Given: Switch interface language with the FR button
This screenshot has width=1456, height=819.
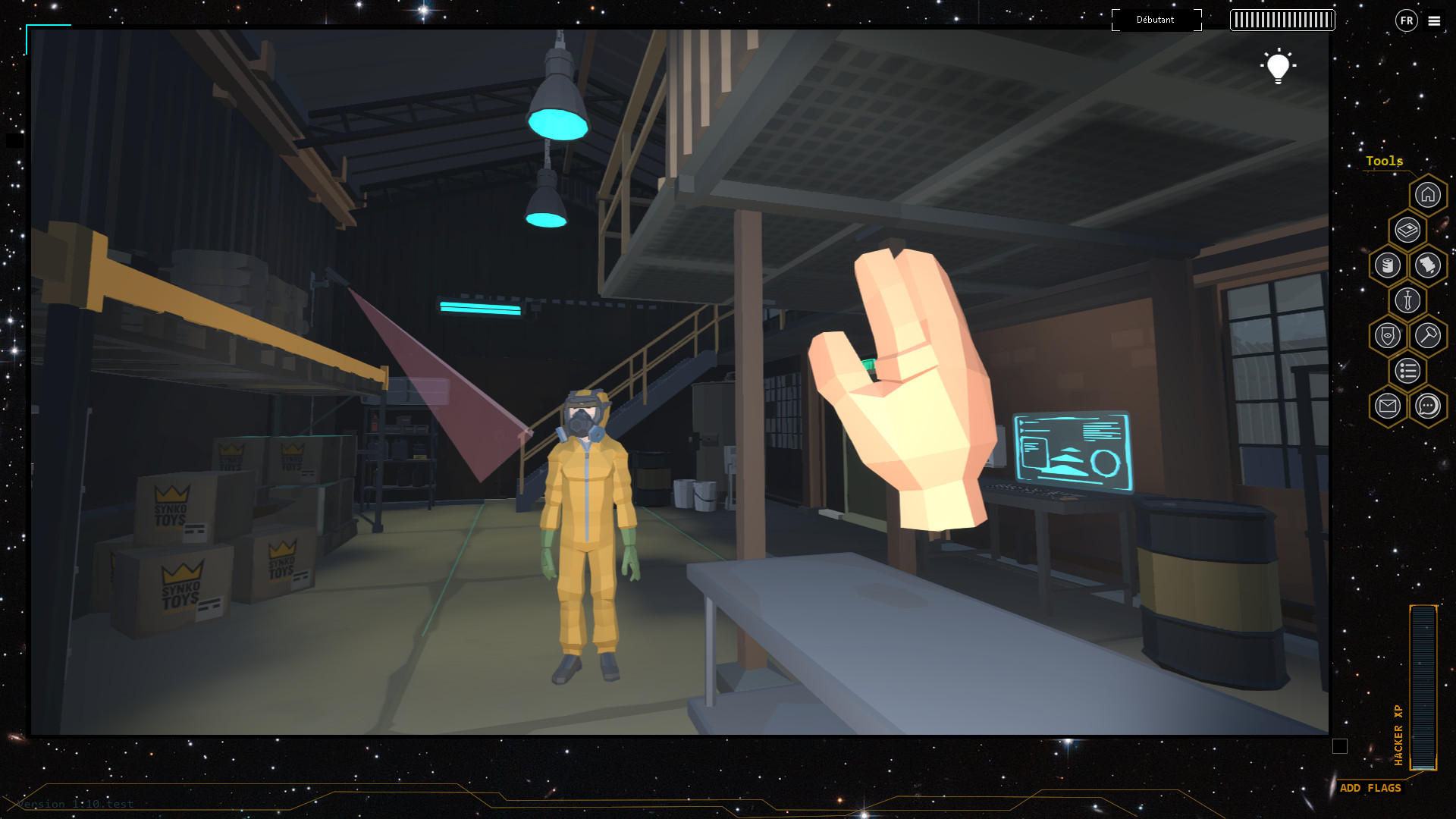Looking at the screenshot, I should (x=1407, y=20).
